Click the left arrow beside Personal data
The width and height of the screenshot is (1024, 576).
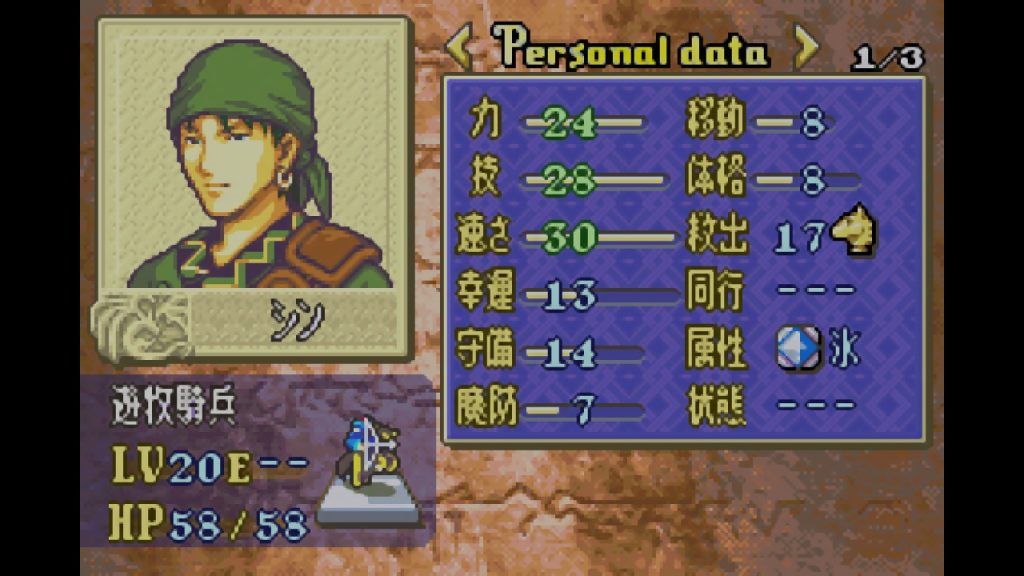click(x=459, y=47)
